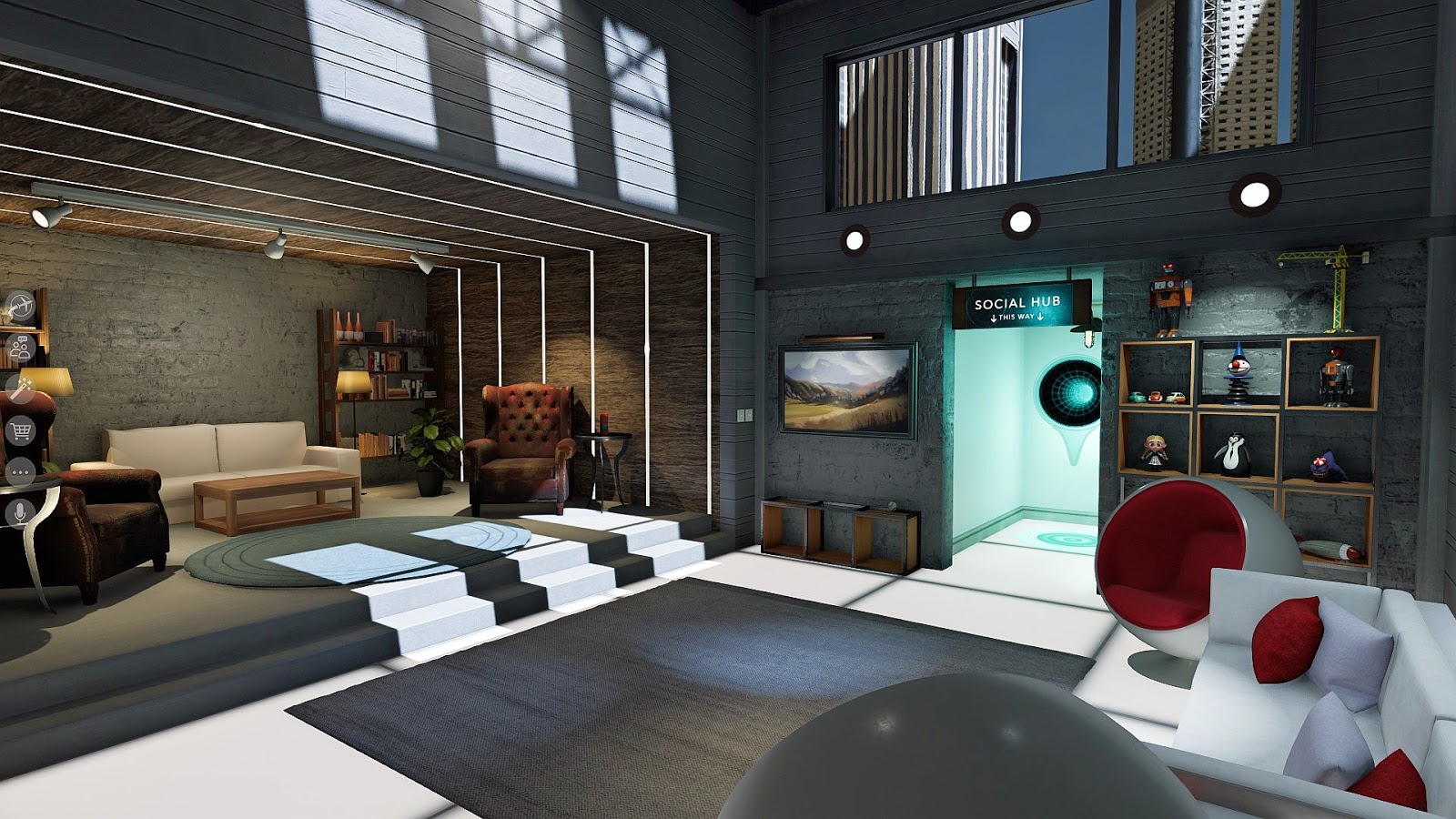Viewport: 1456px width, 819px height.
Task: Click the right down arrow on Social Hub sign
Action: tap(1040, 318)
